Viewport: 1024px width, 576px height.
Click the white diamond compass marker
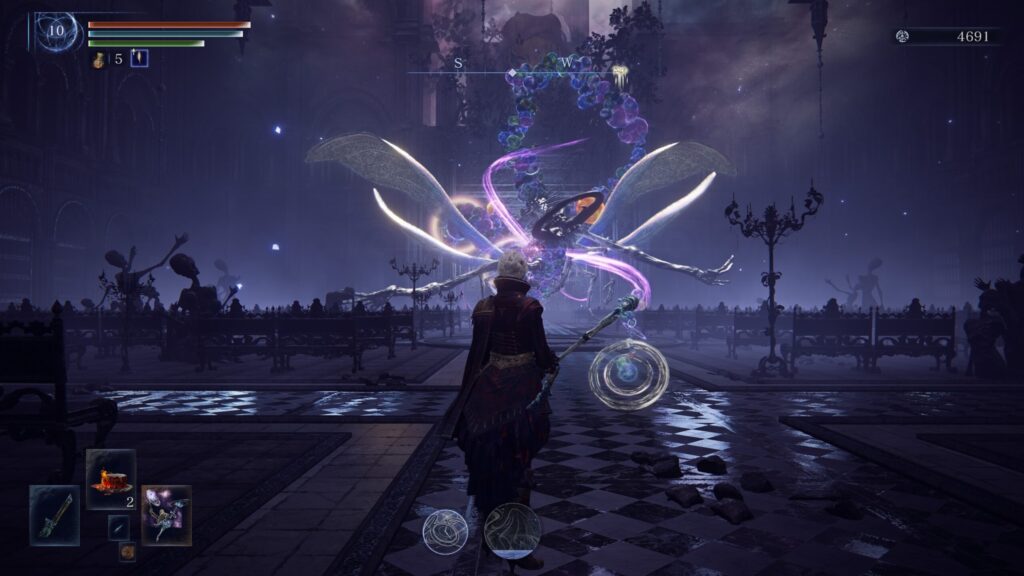pyautogui.click(x=513, y=73)
